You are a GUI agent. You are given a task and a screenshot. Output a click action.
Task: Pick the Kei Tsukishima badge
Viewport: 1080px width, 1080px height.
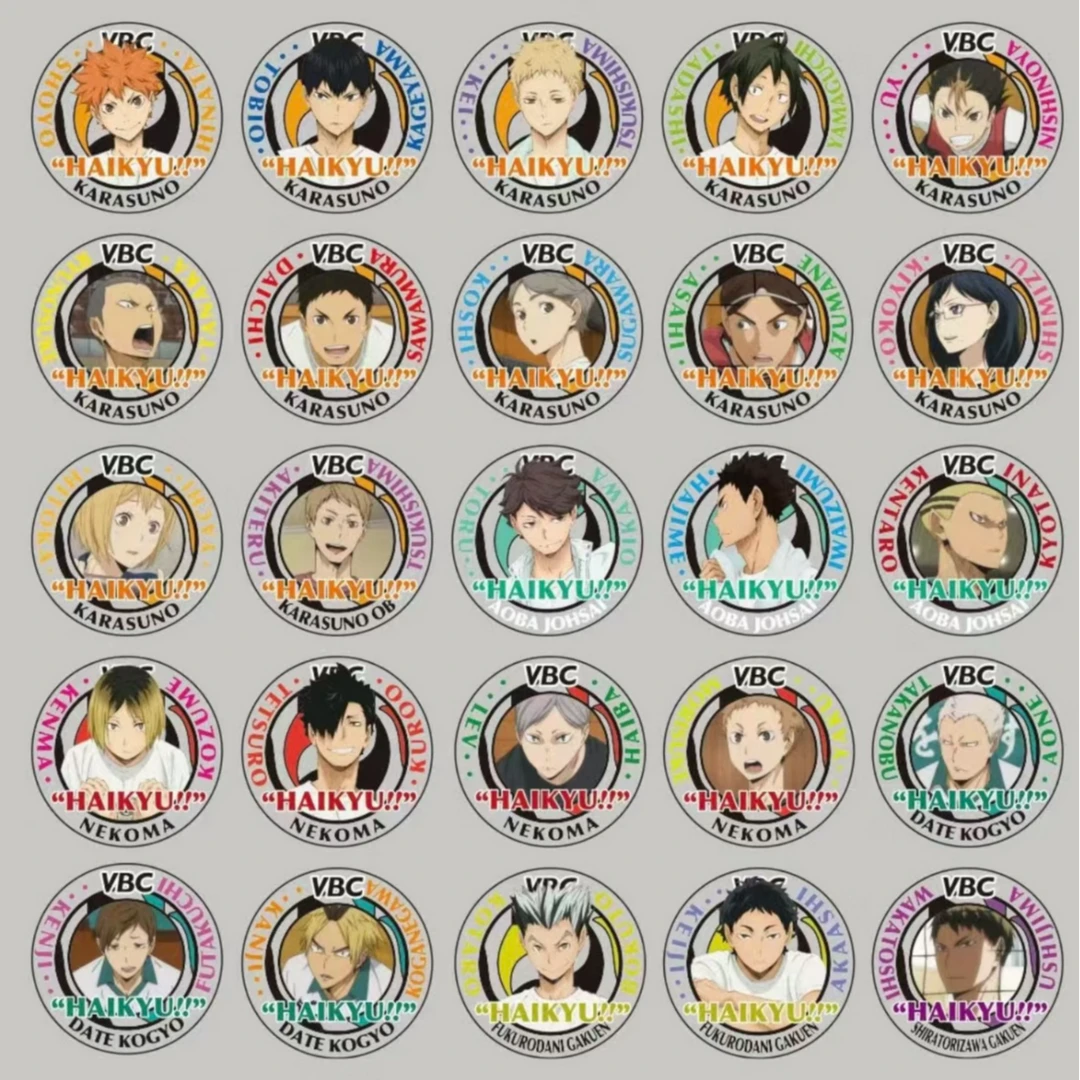click(x=547, y=117)
